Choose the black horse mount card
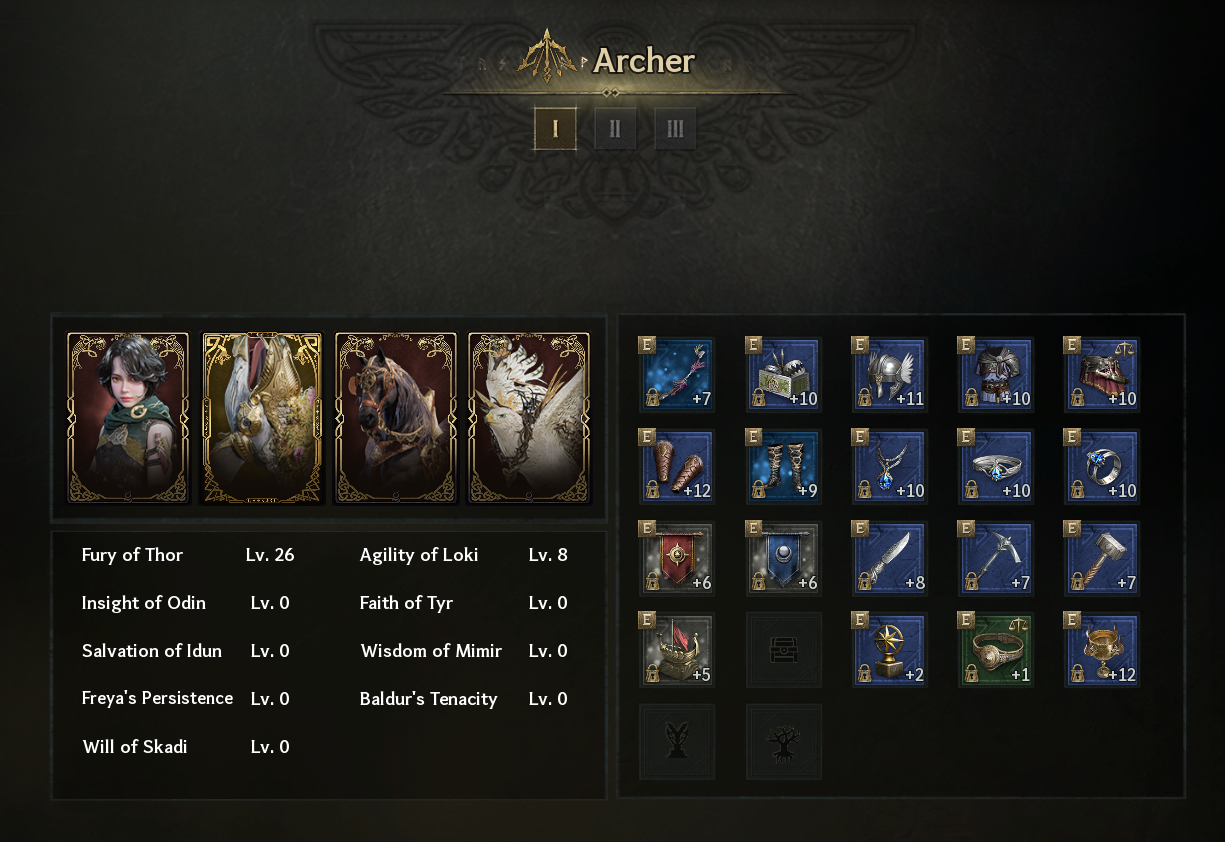 tap(395, 417)
